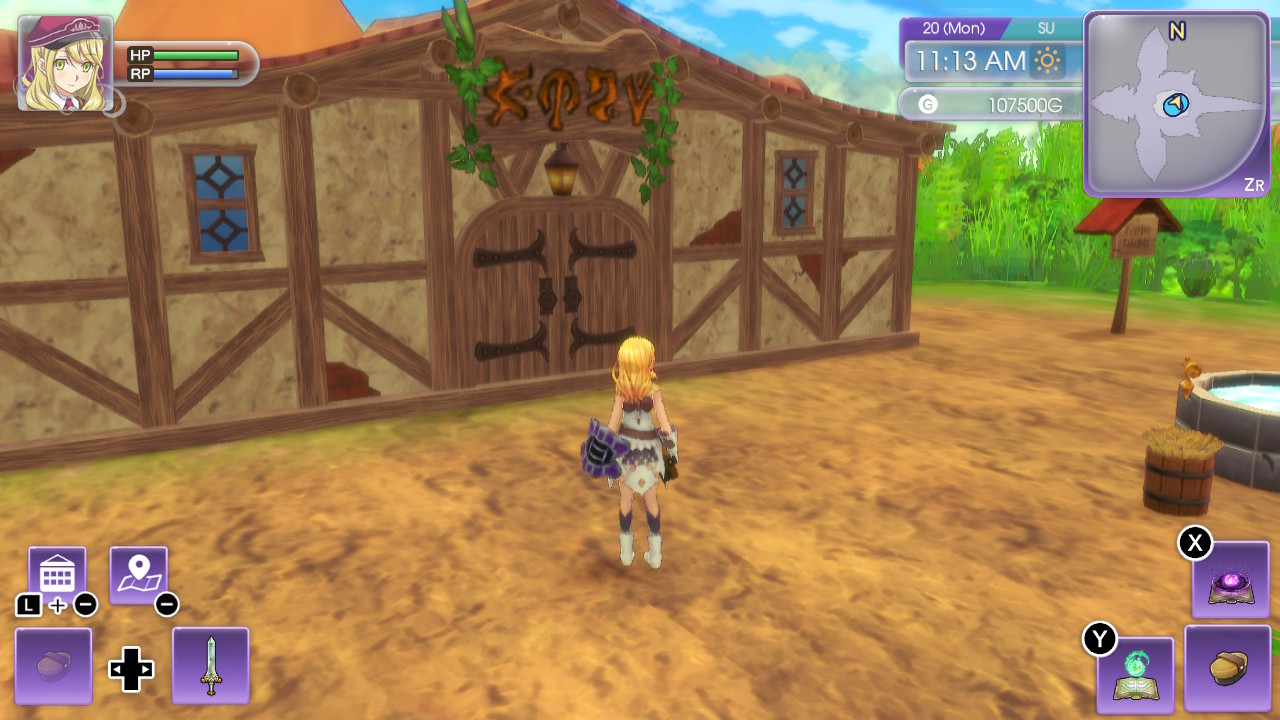Screen dimensions: 1280x720
Task: Open the calendar icon above the L button
Action: coord(57,570)
